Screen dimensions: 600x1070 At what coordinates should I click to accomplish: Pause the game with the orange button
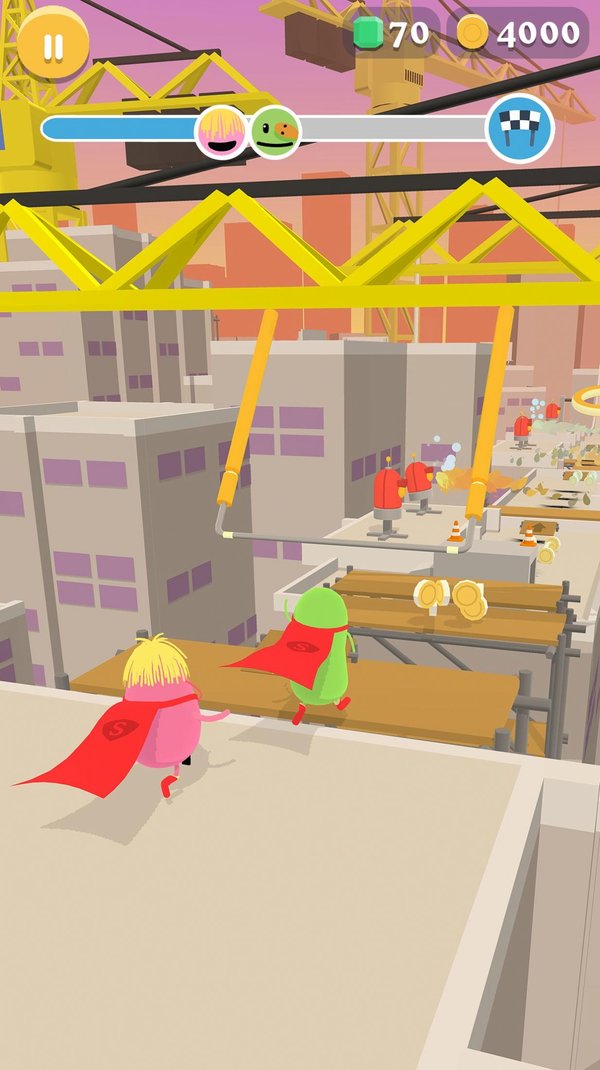[53, 43]
